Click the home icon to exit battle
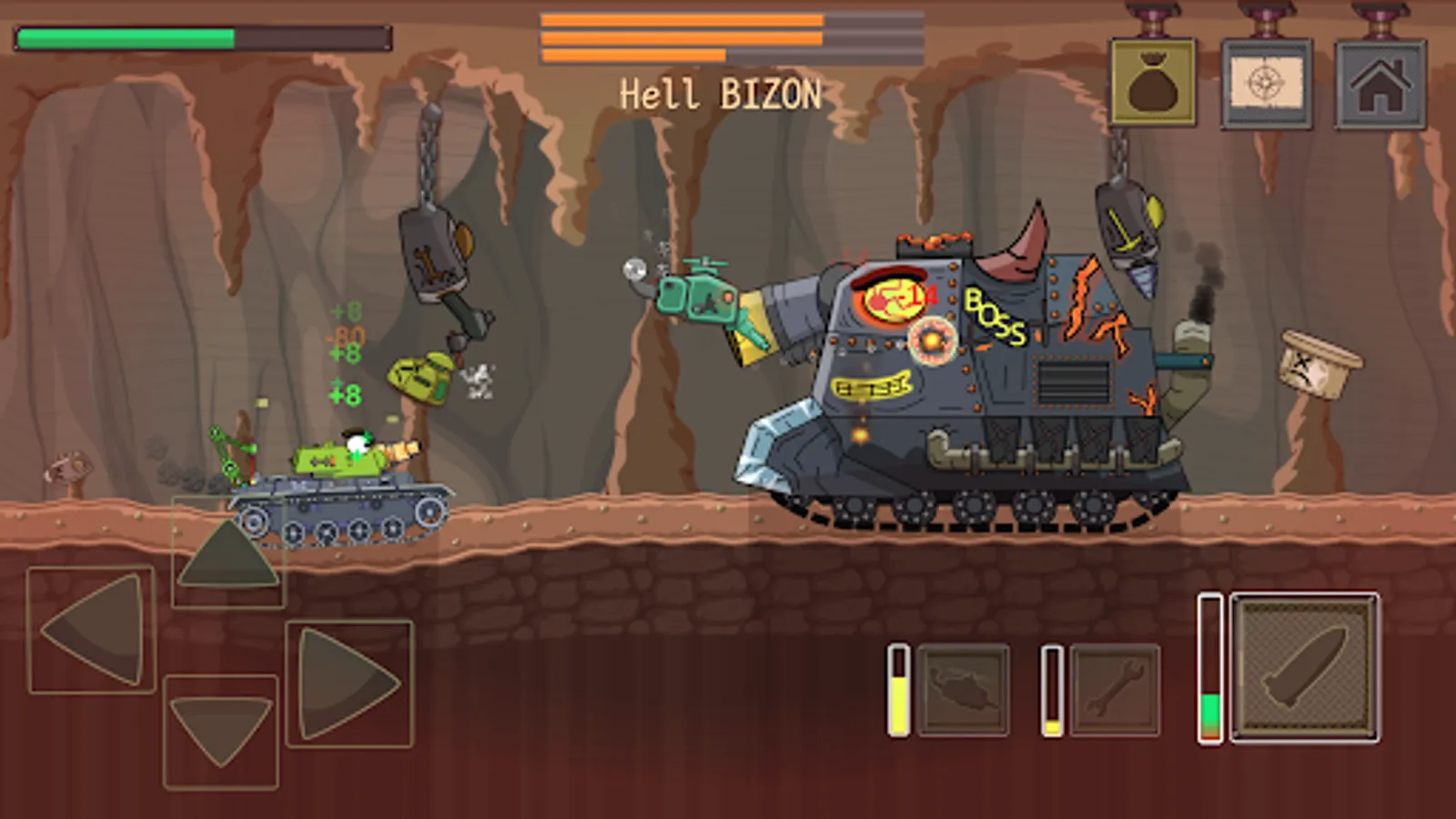This screenshot has width=1456, height=819. pos(1381,82)
